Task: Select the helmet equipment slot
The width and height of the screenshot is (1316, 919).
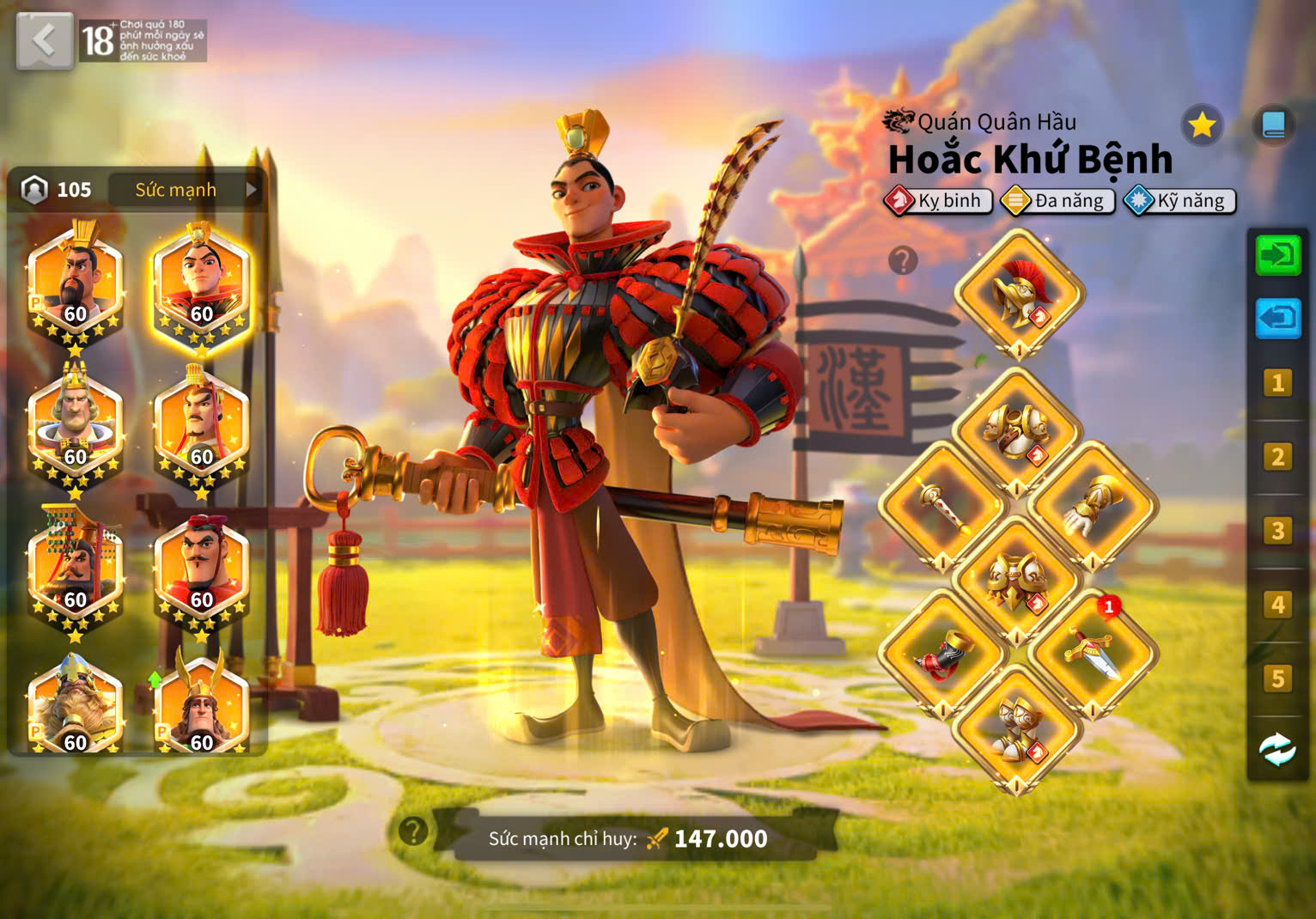Action: tap(1019, 294)
